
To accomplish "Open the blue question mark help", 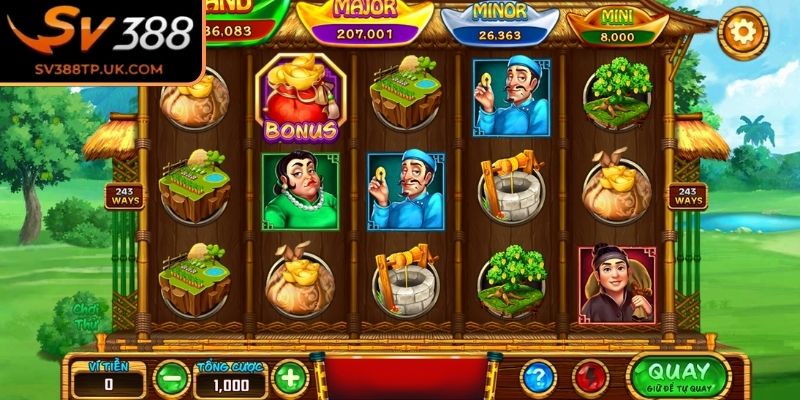I will click(x=537, y=377).
